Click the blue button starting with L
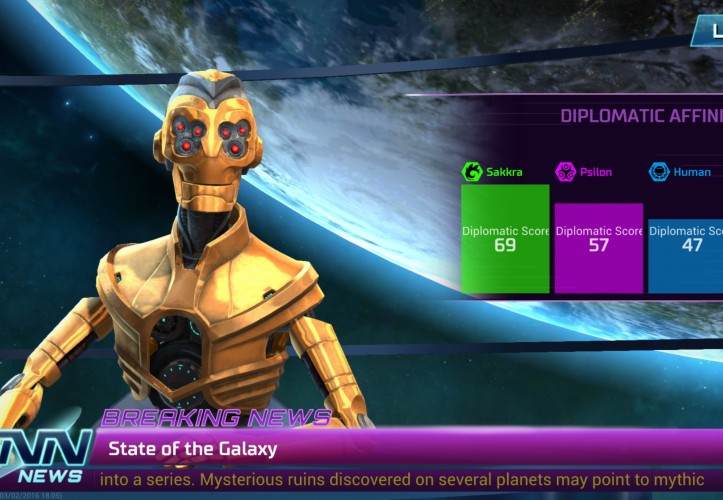 [x=708, y=31]
